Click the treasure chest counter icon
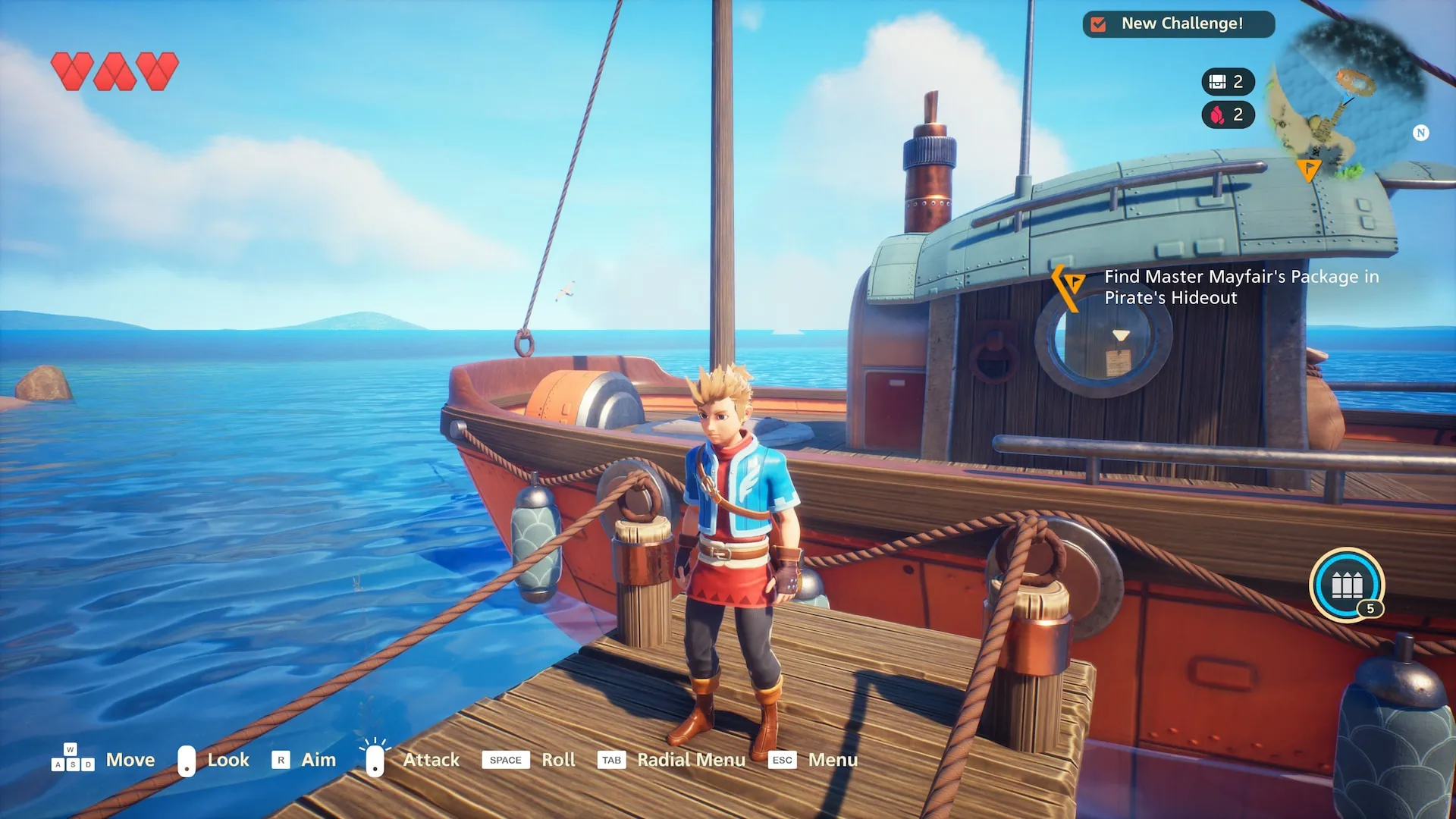Image resolution: width=1456 pixels, height=819 pixels. click(1218, 82)
